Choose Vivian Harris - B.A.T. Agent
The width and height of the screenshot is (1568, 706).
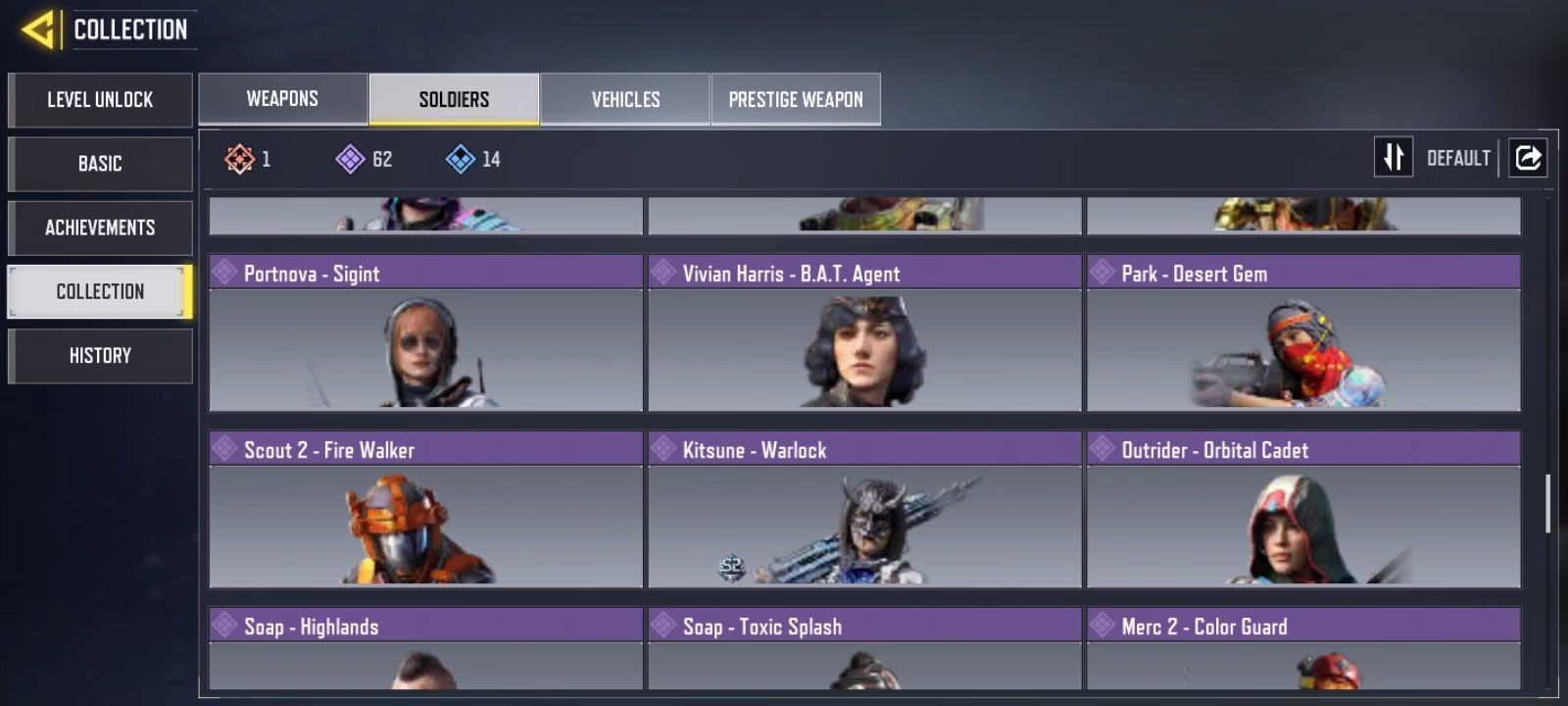click(864, 333)
